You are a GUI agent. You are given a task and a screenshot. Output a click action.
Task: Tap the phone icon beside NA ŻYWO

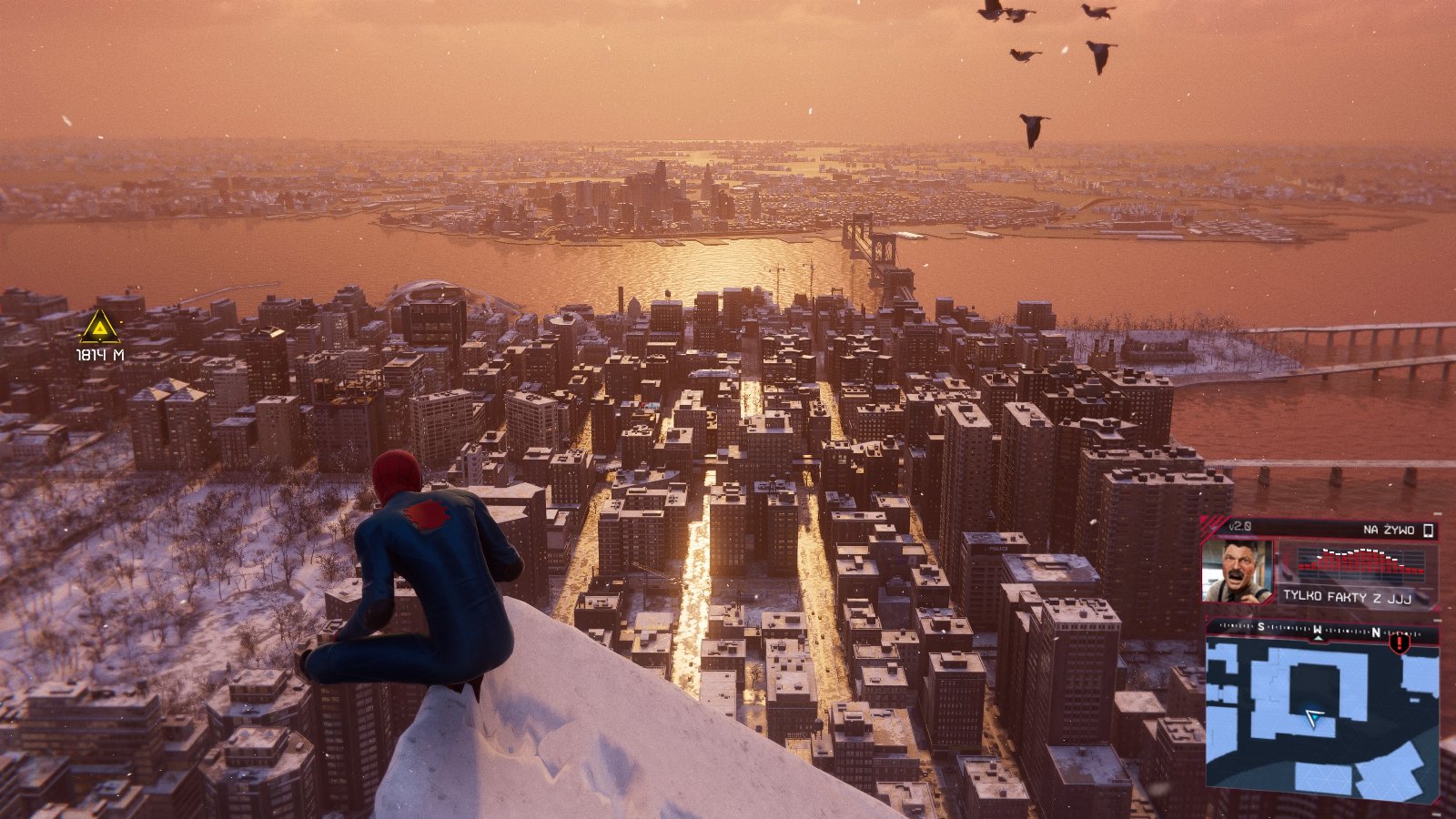[x=1429, y=530]
